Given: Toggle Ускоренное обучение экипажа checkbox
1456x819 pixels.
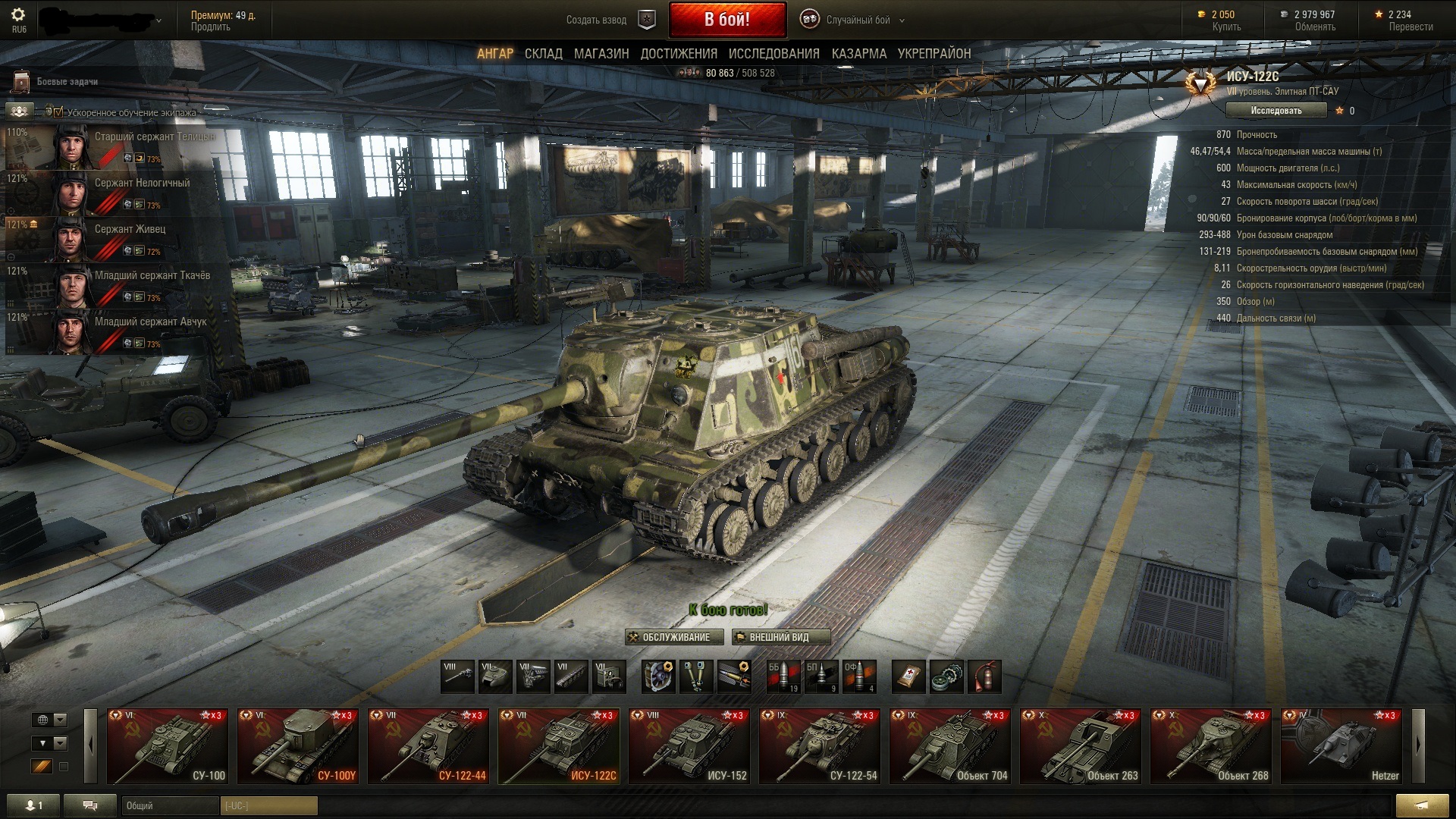Looking at the screenshot, I should [58, 112].
